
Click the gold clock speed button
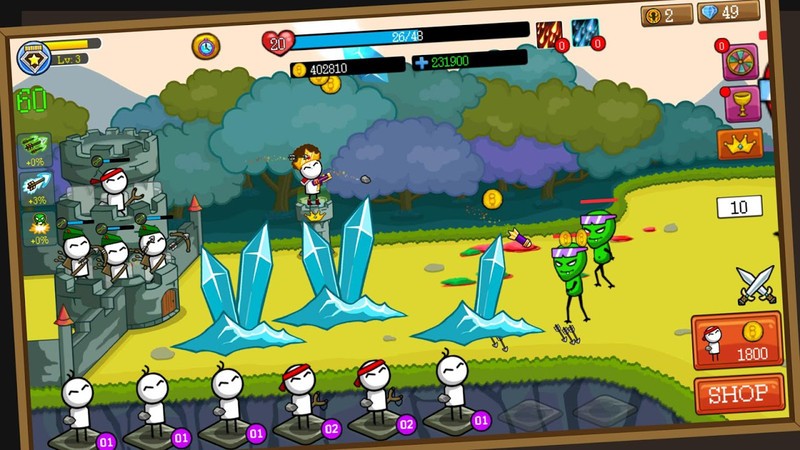pyautogui.click(x=206, y=45)
